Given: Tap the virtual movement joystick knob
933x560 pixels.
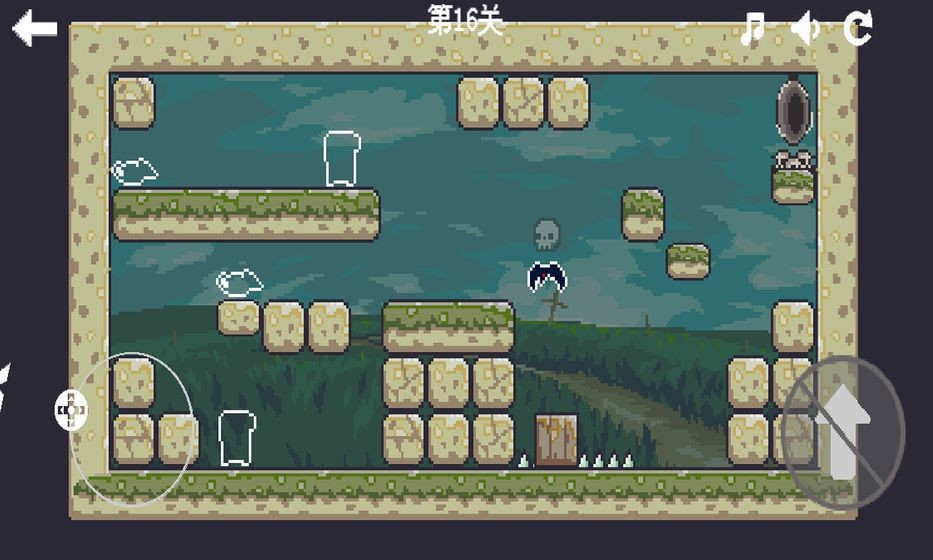Looking at the screenshot, I should tap(71, 410).
